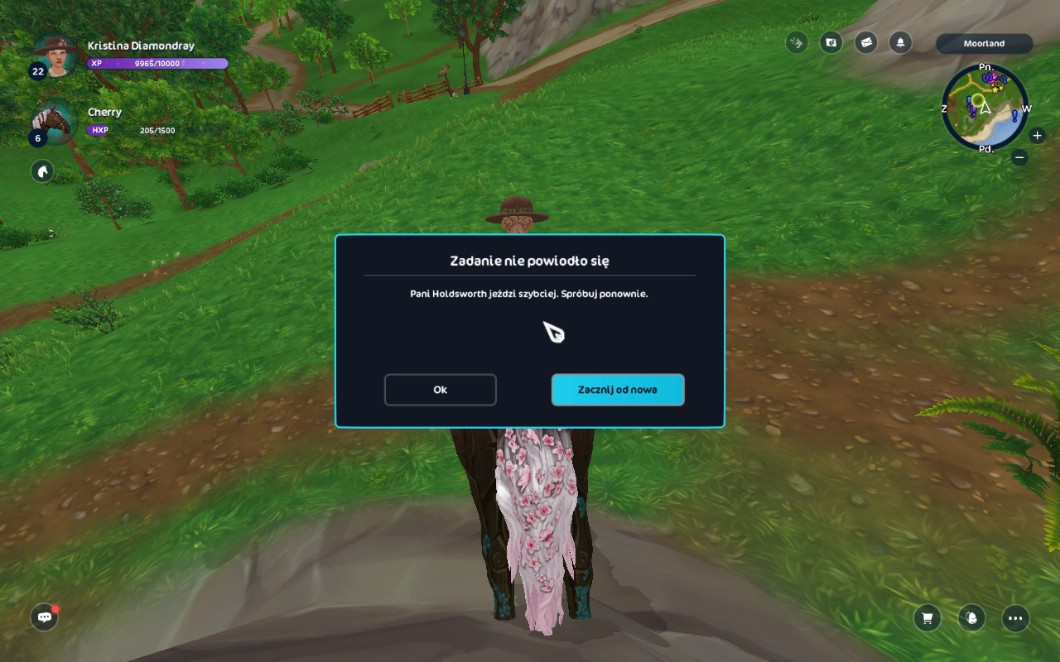This screenshot has height=662, width=1060.
Task: Zoom in the minimap with plus button
Action: click(x=1037, y=136)
